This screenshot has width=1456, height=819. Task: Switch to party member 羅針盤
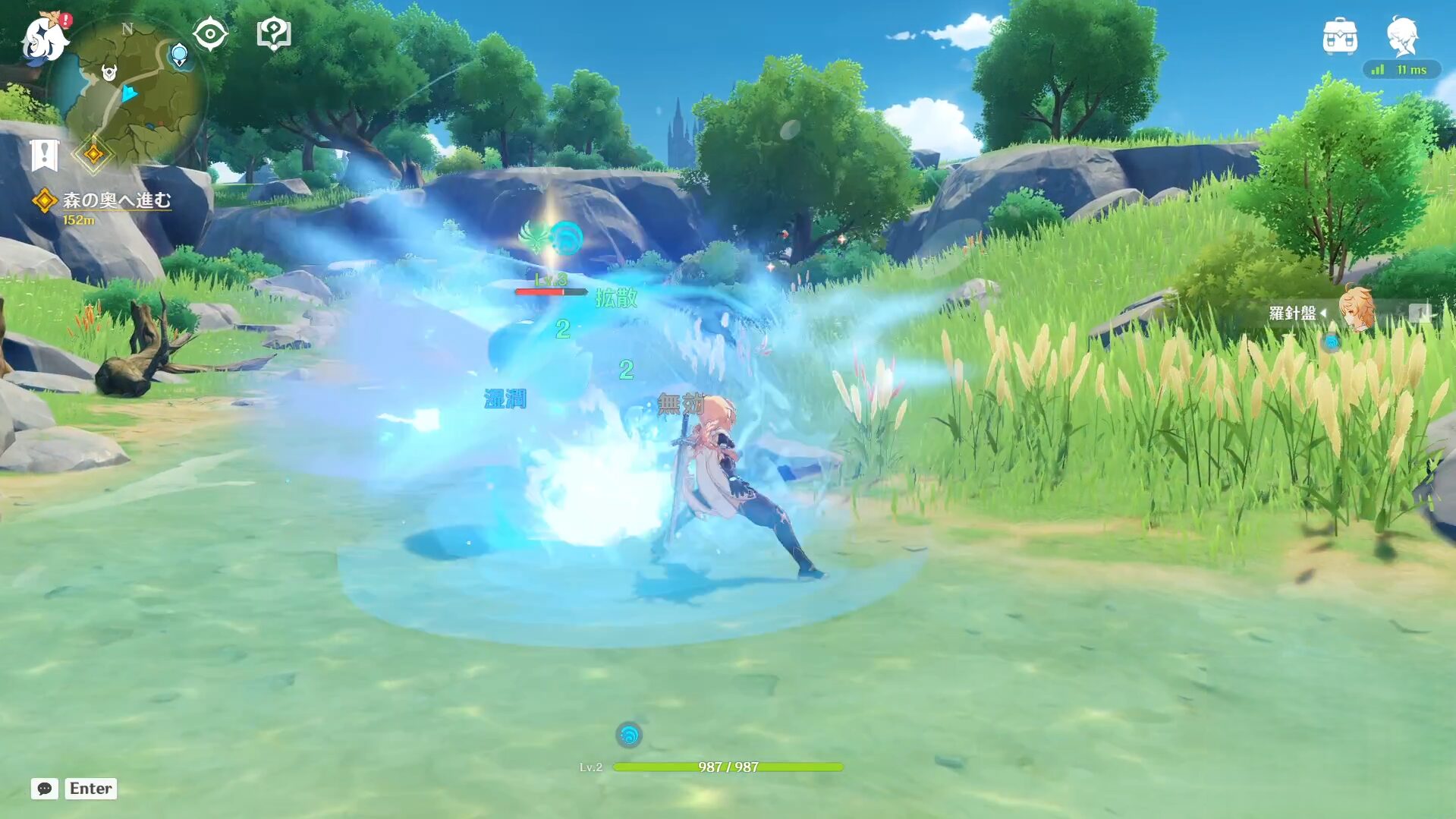(x=1354, y=311)
